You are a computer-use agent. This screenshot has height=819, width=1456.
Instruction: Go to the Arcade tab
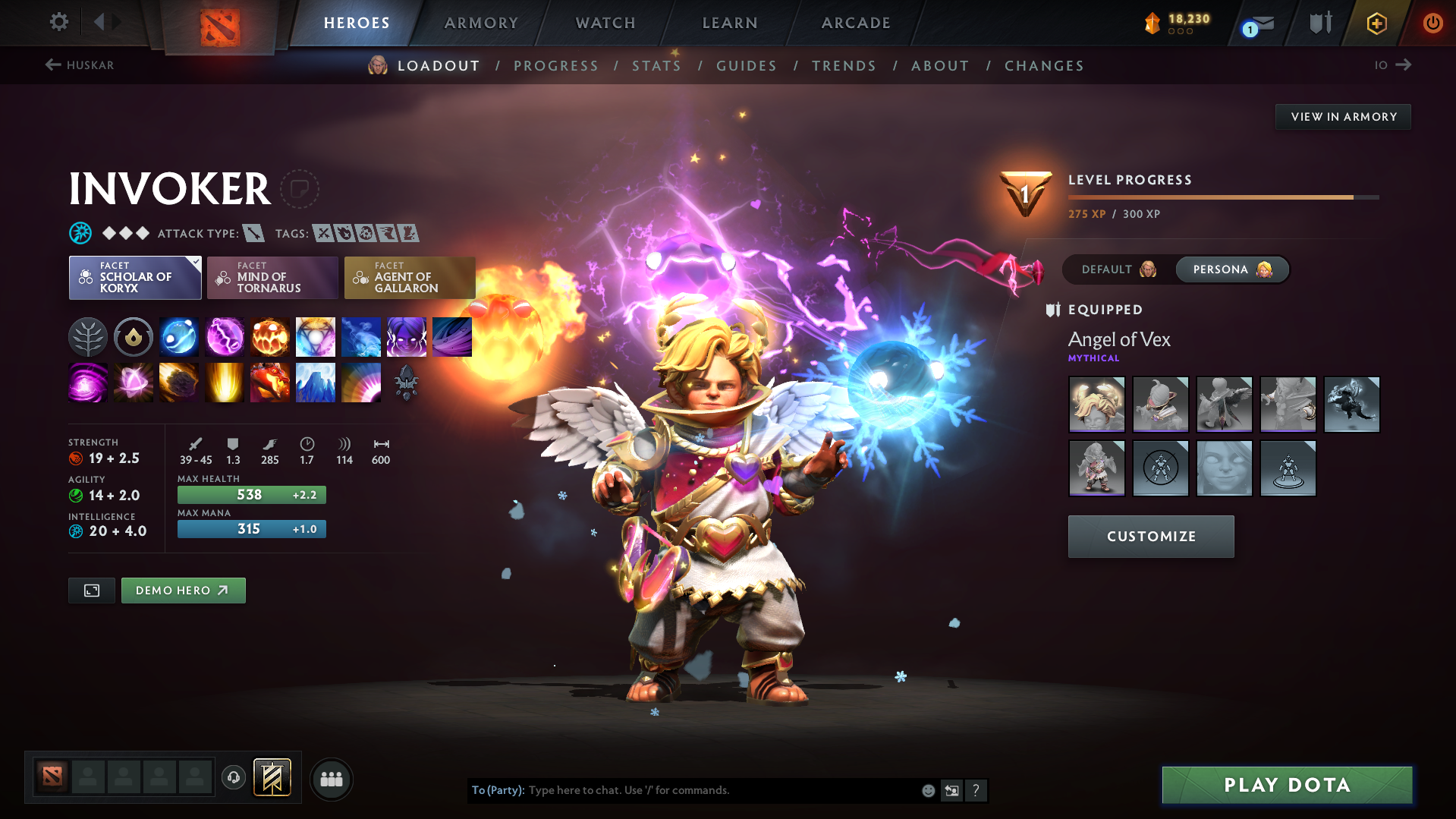point(856,23)
